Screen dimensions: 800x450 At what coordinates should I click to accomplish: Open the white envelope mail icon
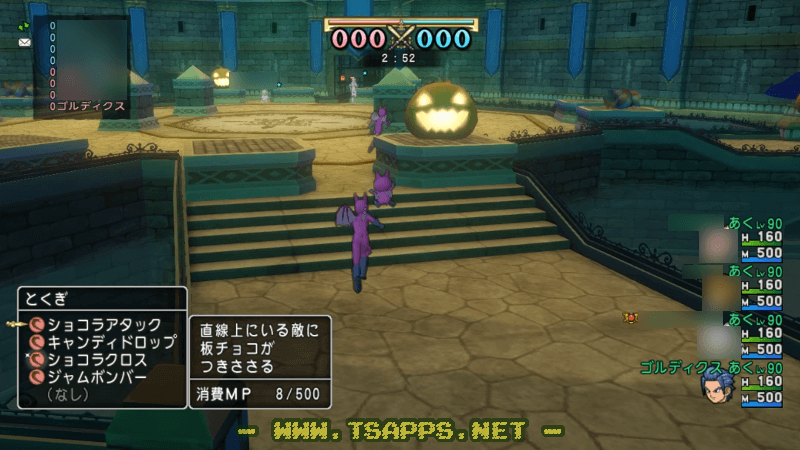[x=24, y=43]
